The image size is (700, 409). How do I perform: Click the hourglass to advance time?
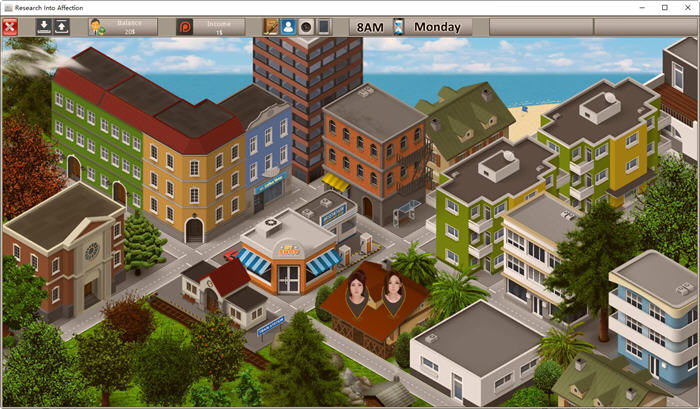[398, 27]
